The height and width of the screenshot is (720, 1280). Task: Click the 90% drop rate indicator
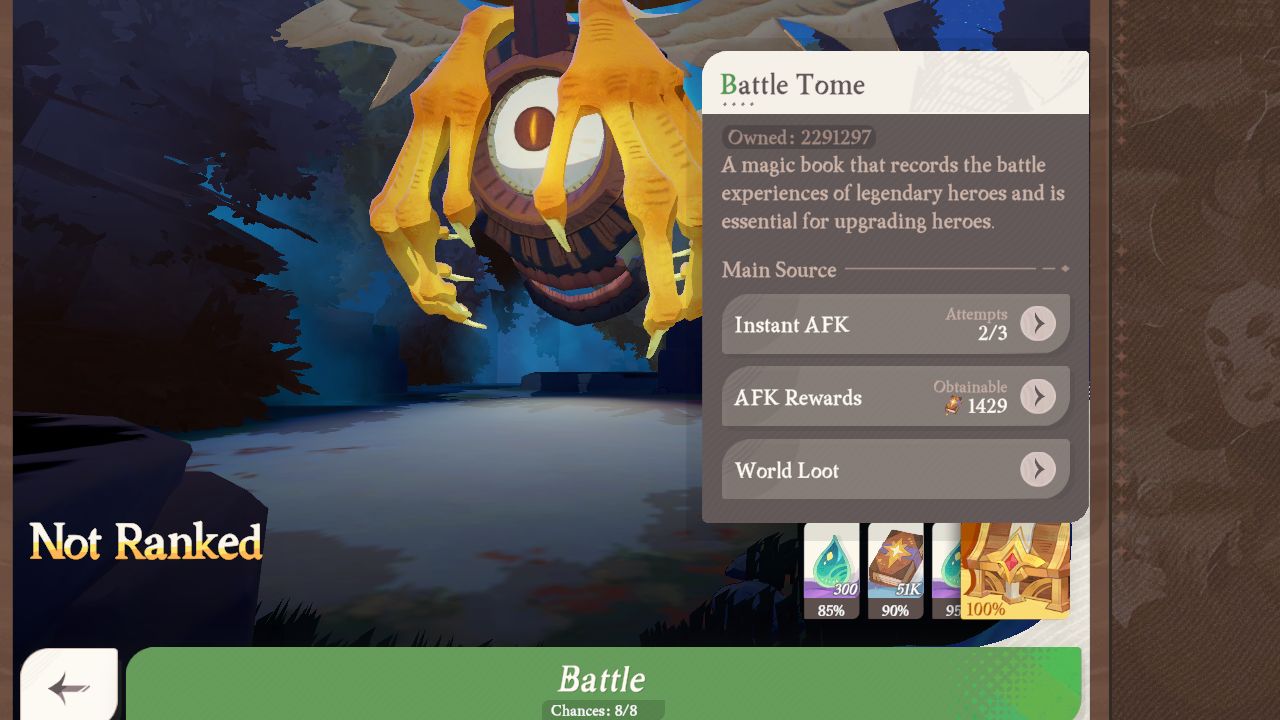896,610
